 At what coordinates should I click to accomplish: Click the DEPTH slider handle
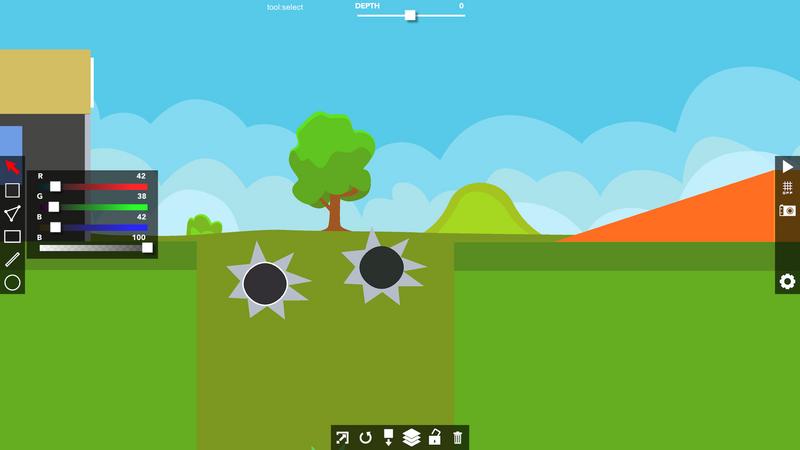(410, 15)
